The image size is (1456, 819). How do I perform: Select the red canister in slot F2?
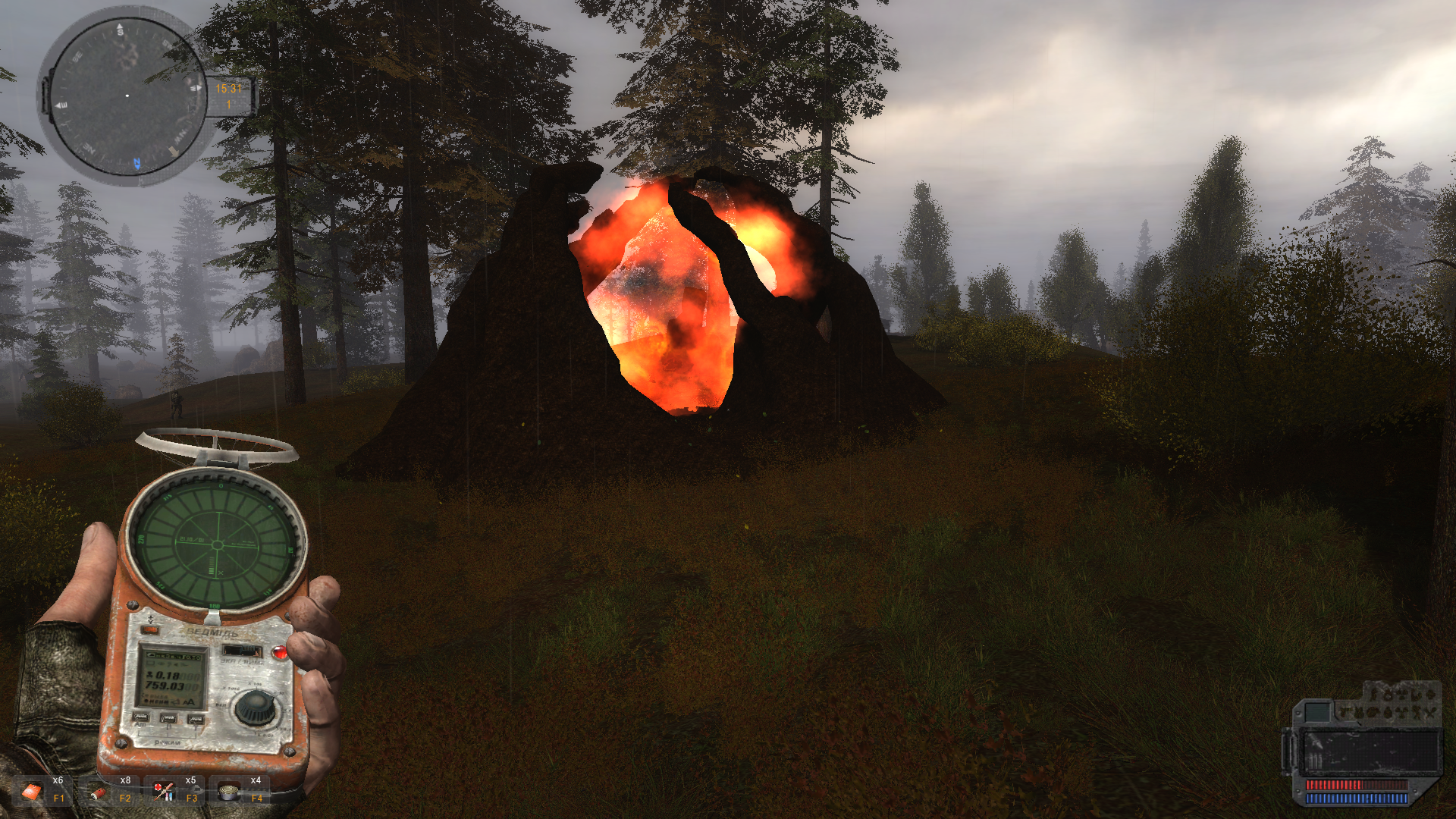(98, 792)
